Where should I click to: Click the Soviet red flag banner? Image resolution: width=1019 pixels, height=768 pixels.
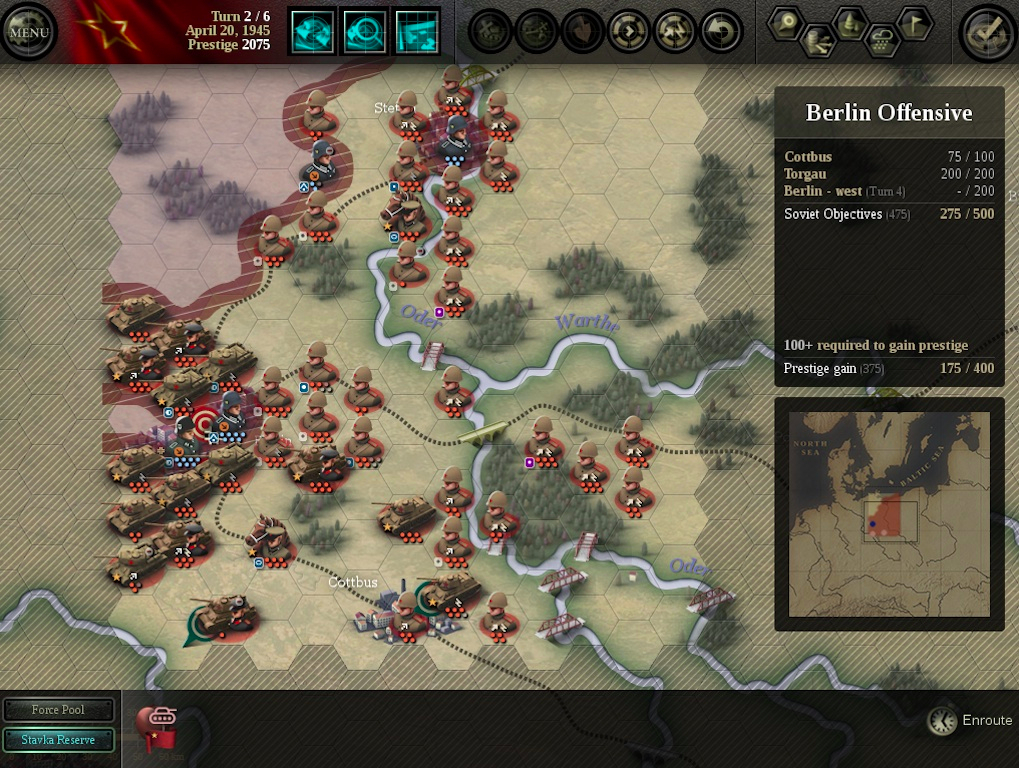pos(105,32)
